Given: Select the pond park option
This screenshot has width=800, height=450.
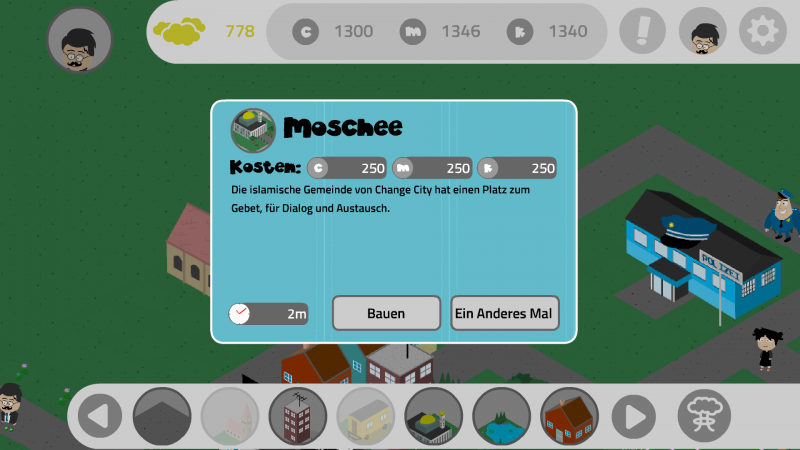Looking at the screenshot, I should point(502,415).
